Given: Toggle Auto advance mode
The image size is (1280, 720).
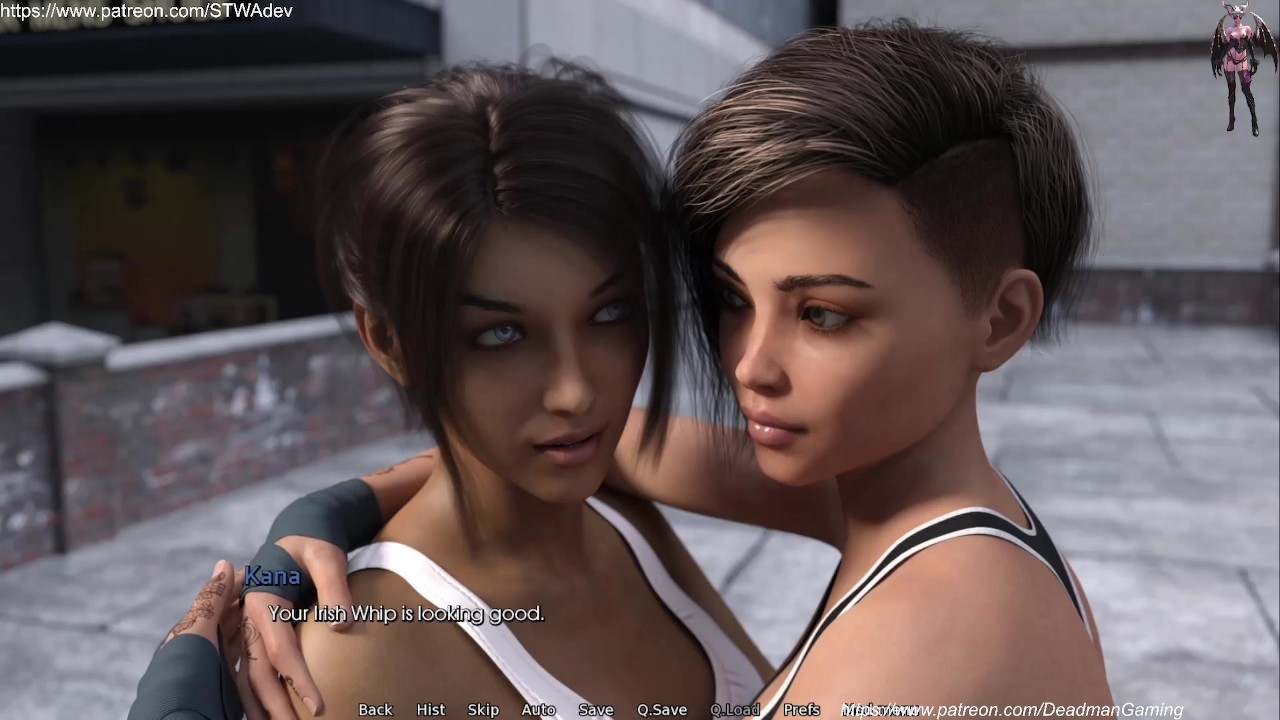Looking at the screenshot, I should [x=538, y=709].
